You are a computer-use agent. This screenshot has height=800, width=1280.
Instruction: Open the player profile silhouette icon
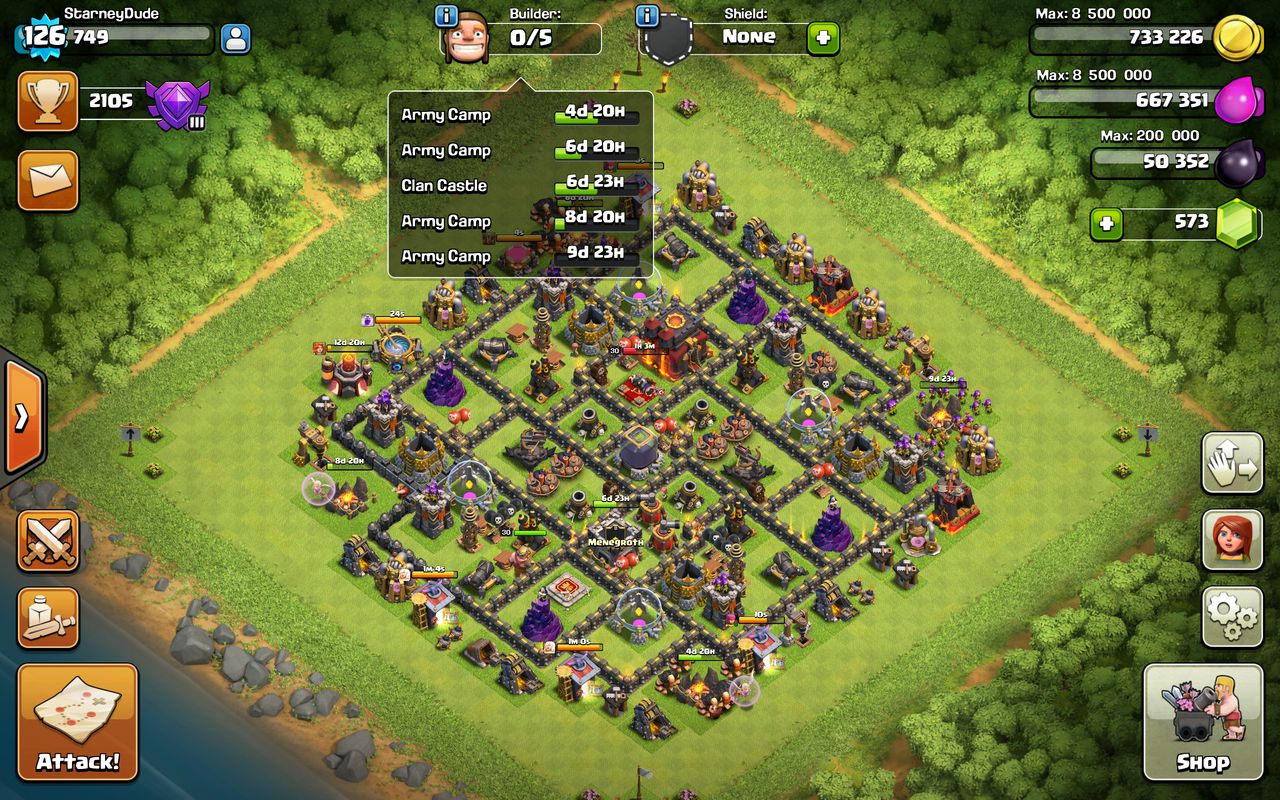[235, 39]
